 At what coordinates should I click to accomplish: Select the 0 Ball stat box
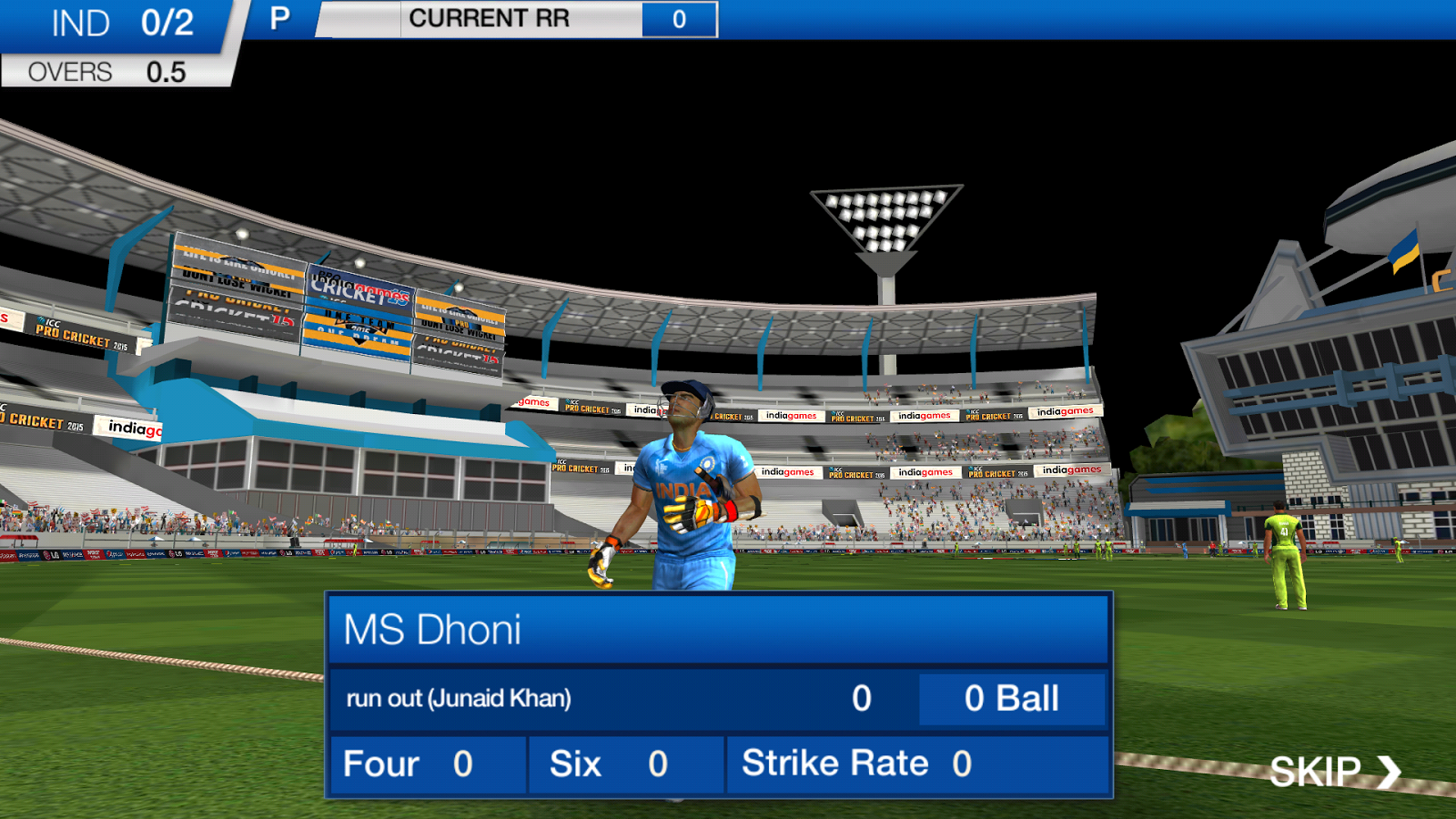pos(1011,699)
